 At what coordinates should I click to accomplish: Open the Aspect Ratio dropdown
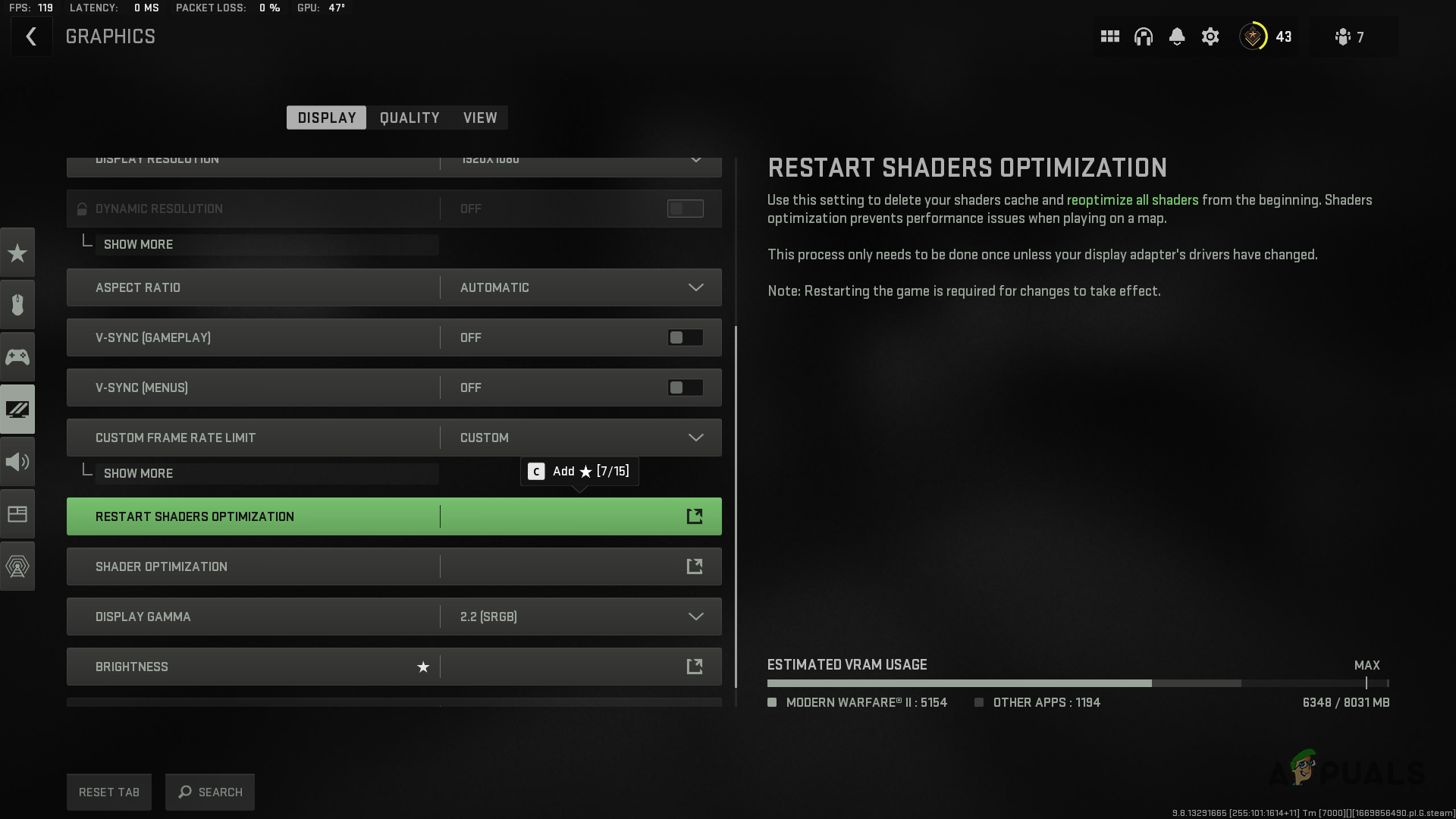coord(695,287)
